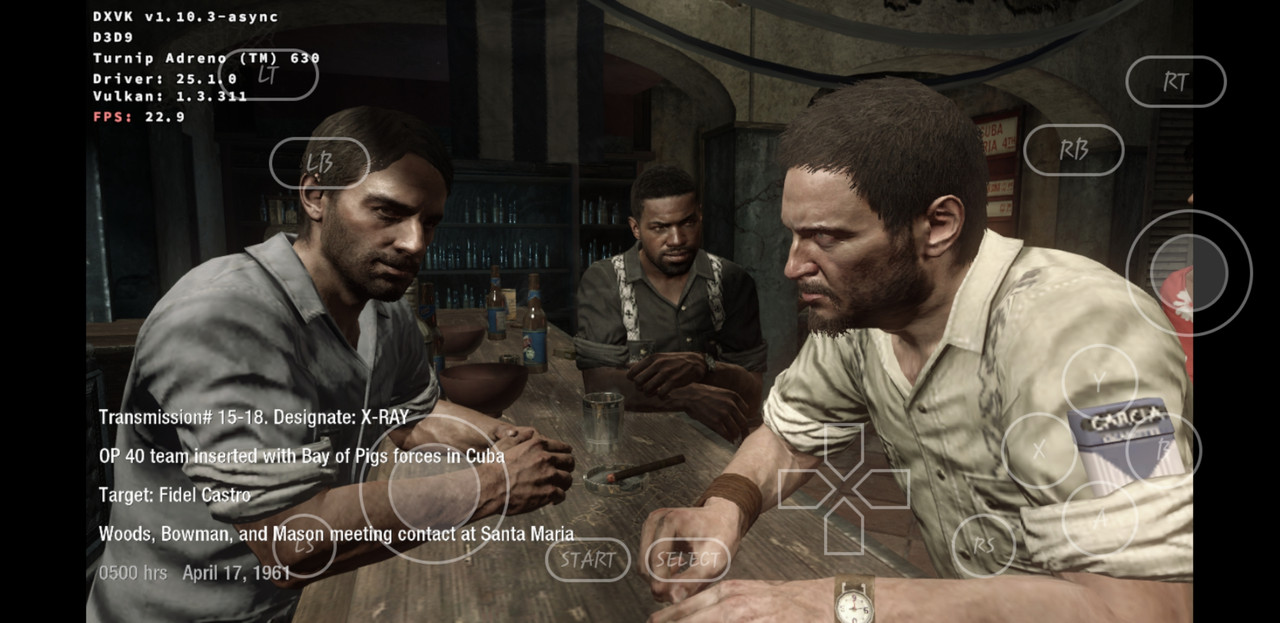Tap the RT trigger touch button
Viewport: 1280px width, 623px height.
tap(1175, 82)
